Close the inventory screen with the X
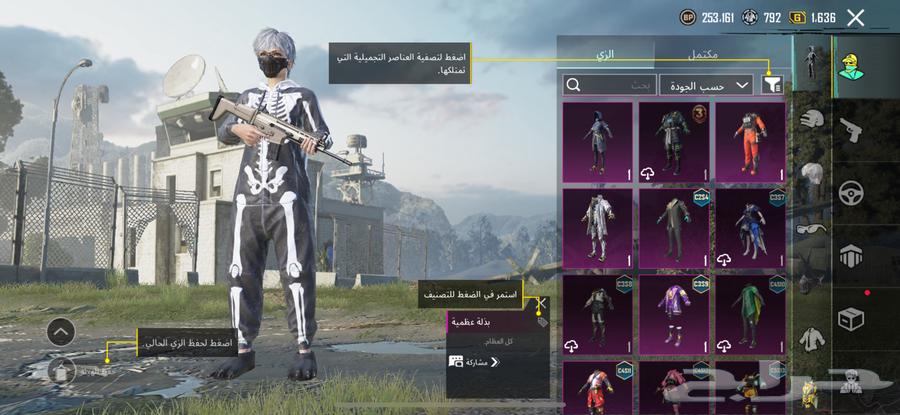This screenshot has width=900, height=415. (855, 17)
